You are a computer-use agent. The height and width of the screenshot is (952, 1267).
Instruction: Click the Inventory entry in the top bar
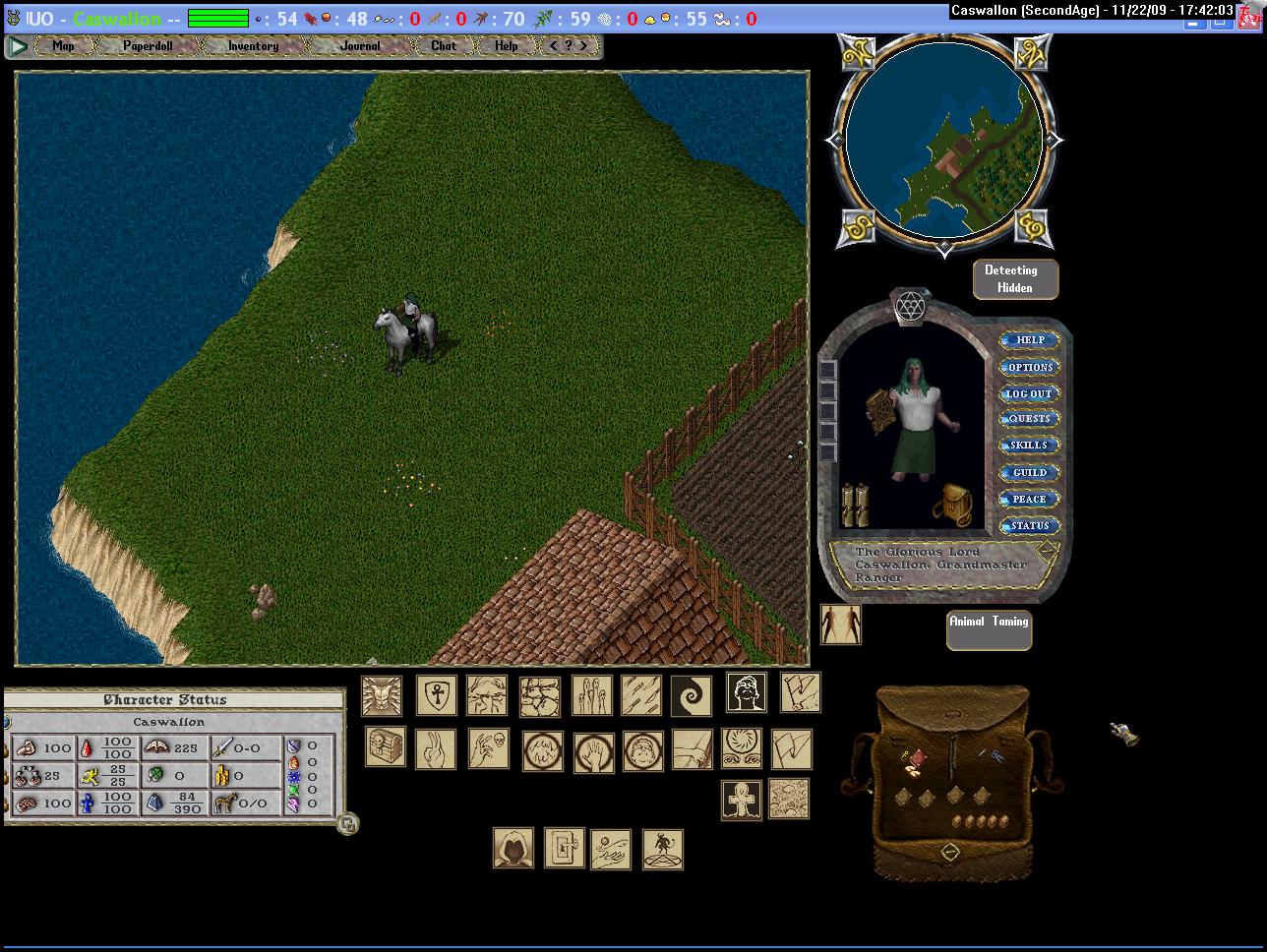pos(253,46)
